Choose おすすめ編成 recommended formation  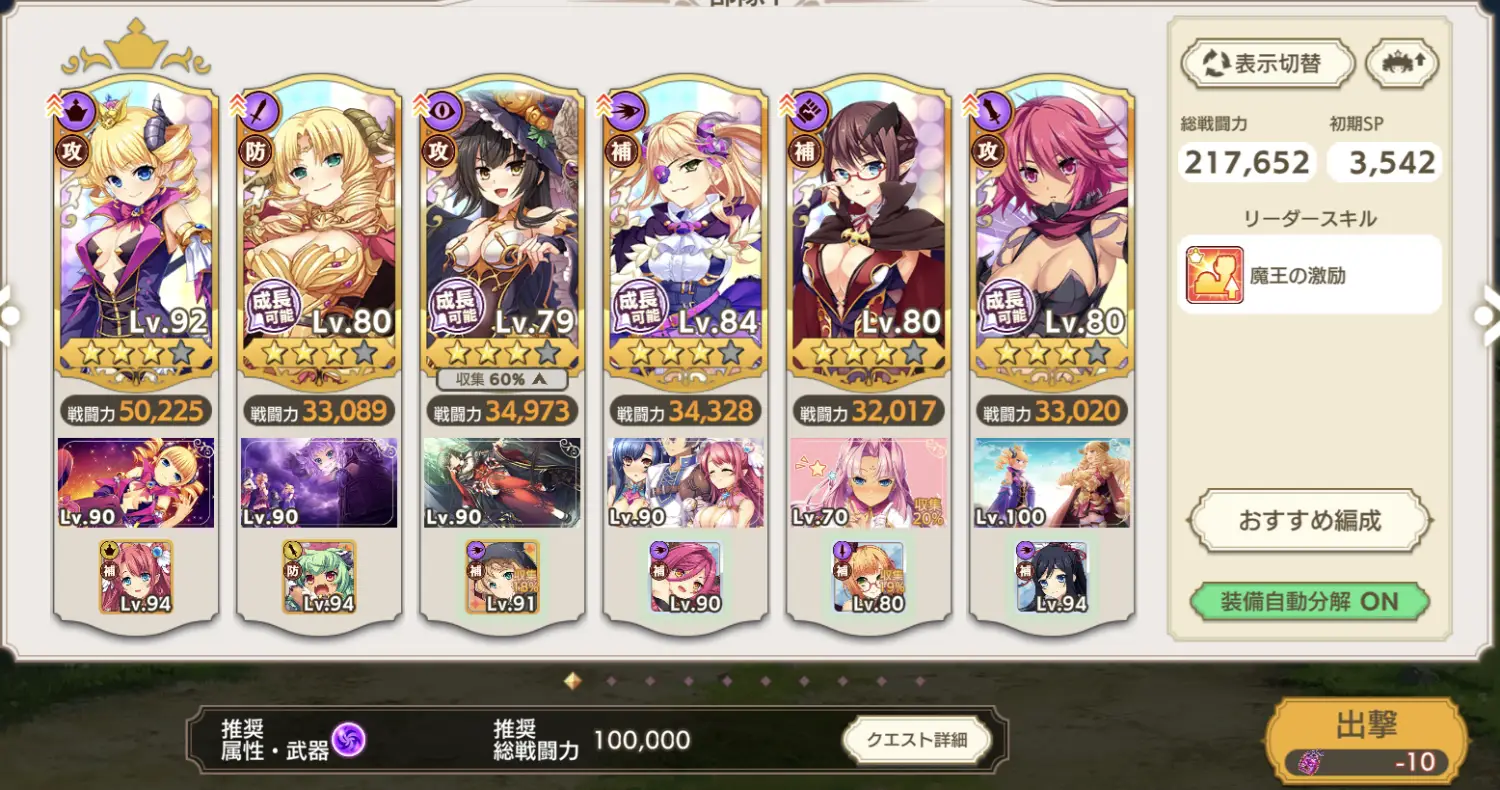1309,520
